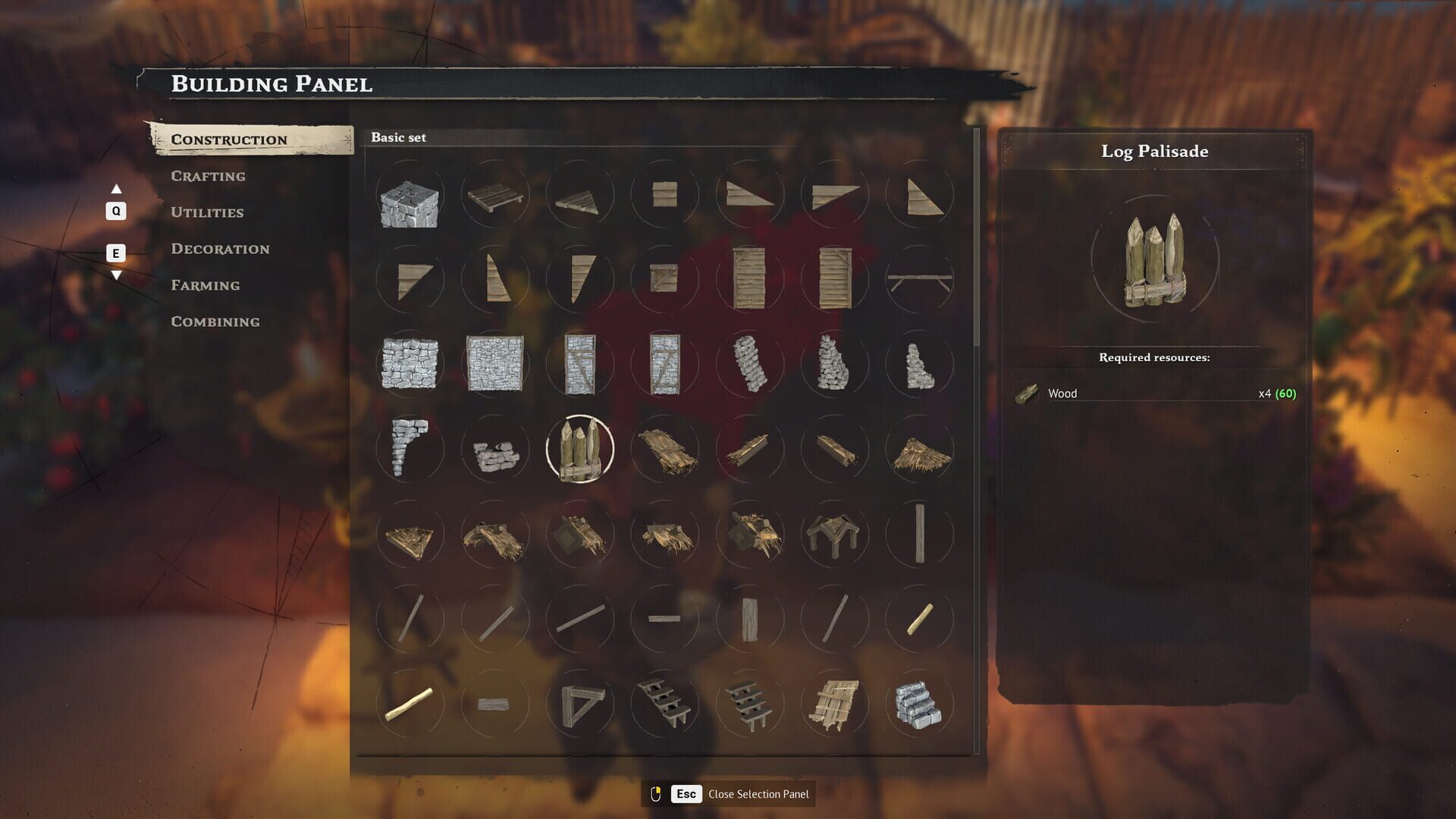Select the thatched roof corner piece
This screenshot has width=1456, height=819.
409,535
